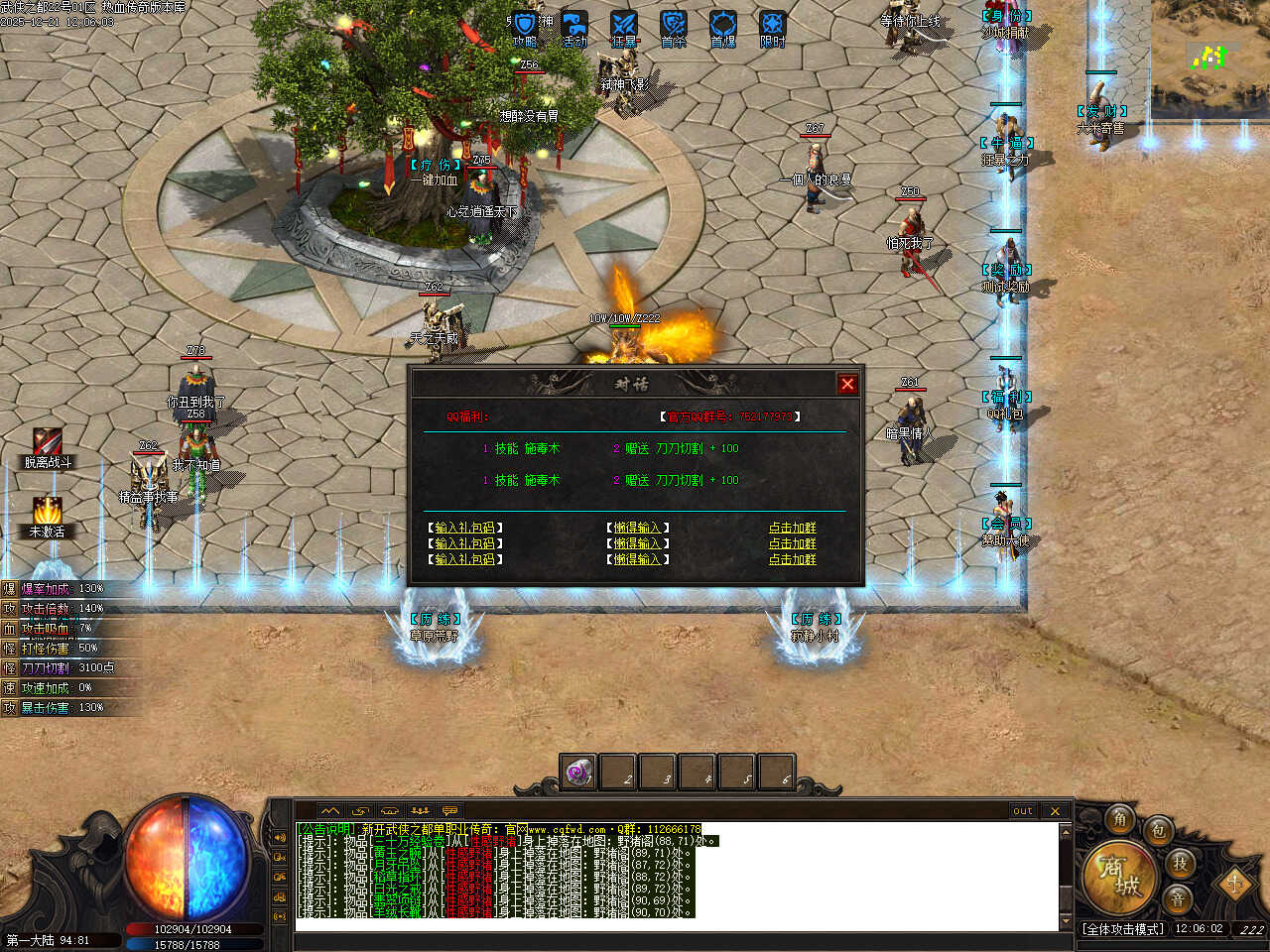Click the chat panel's out button
This screenshot has height=952, width=1270.
click(1022, 811)
